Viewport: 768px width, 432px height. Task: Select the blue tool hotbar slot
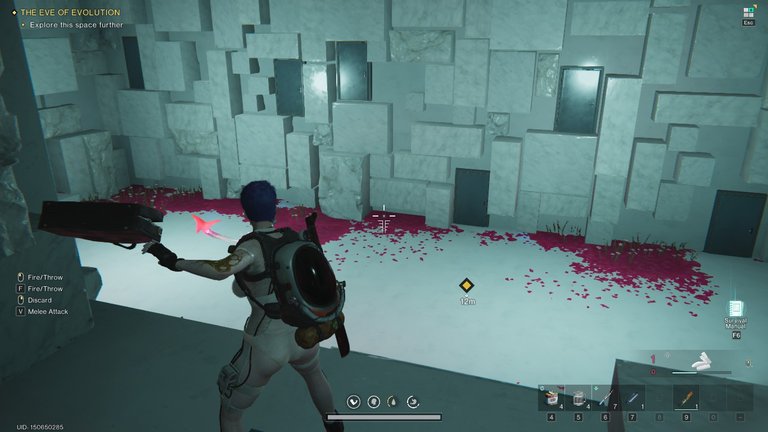click(x=632, y=398)
